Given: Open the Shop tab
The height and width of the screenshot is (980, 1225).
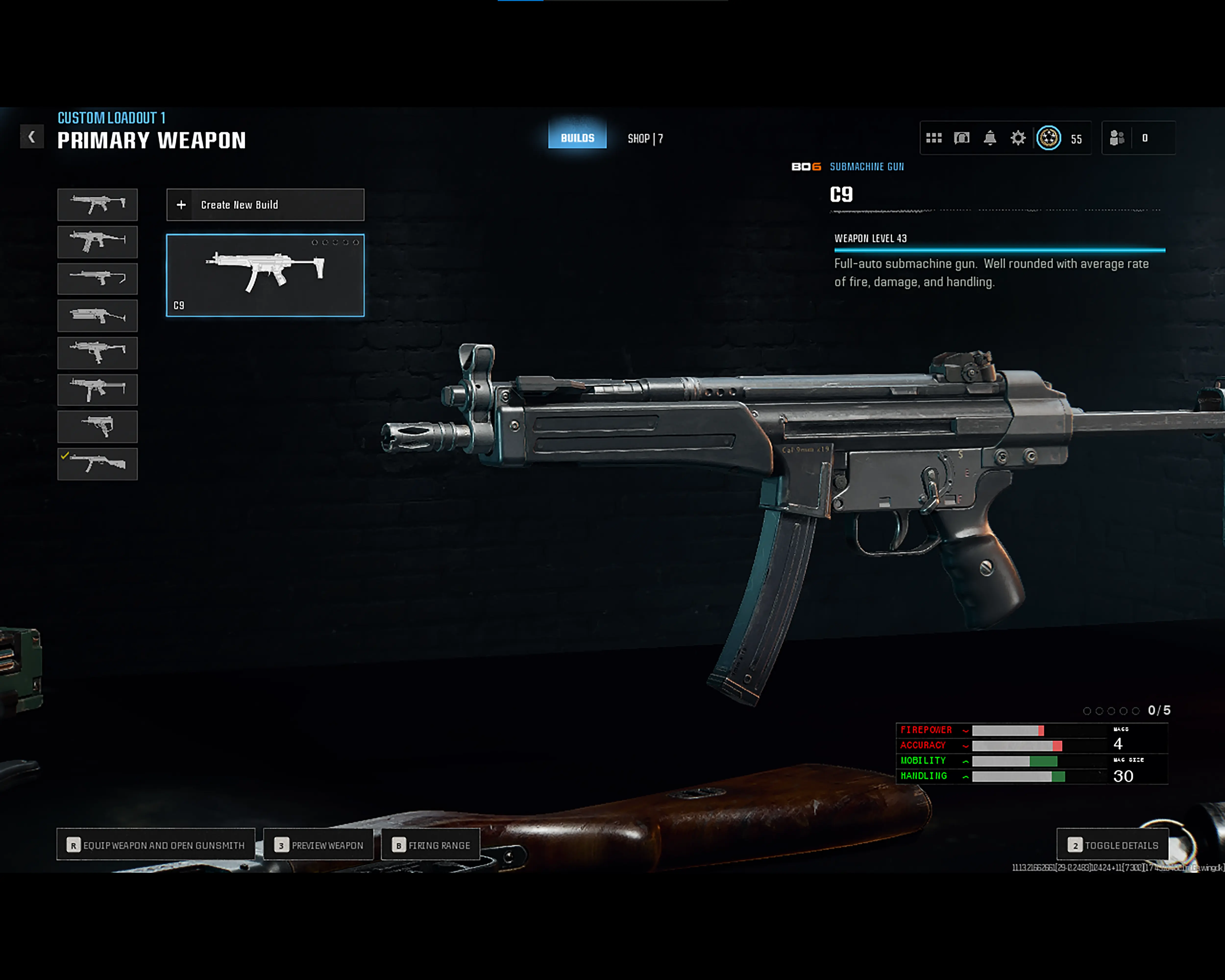Looking at the screenshot, I should pyautogui.click(x=645, y=139).
